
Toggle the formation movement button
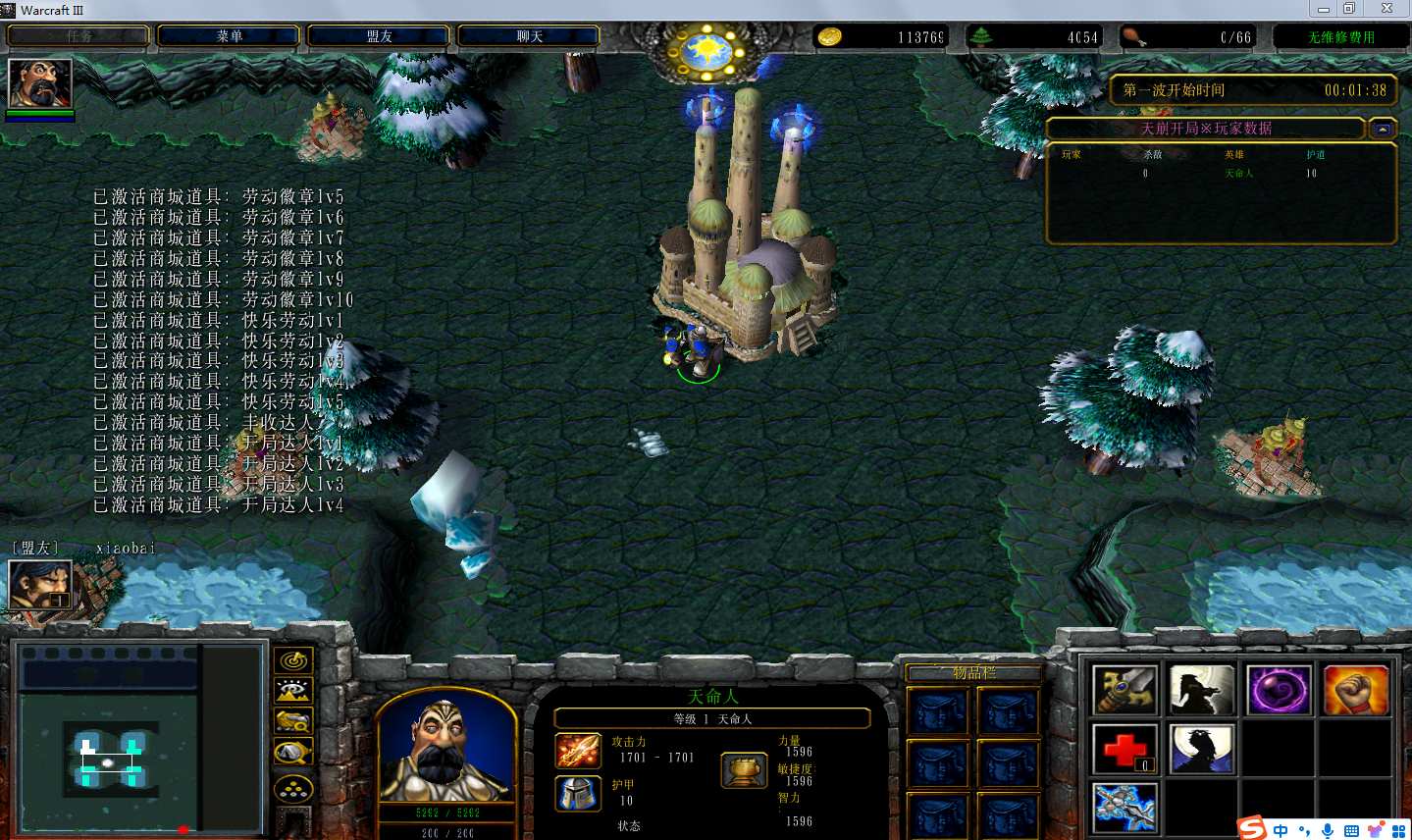[x=293, y=788]
